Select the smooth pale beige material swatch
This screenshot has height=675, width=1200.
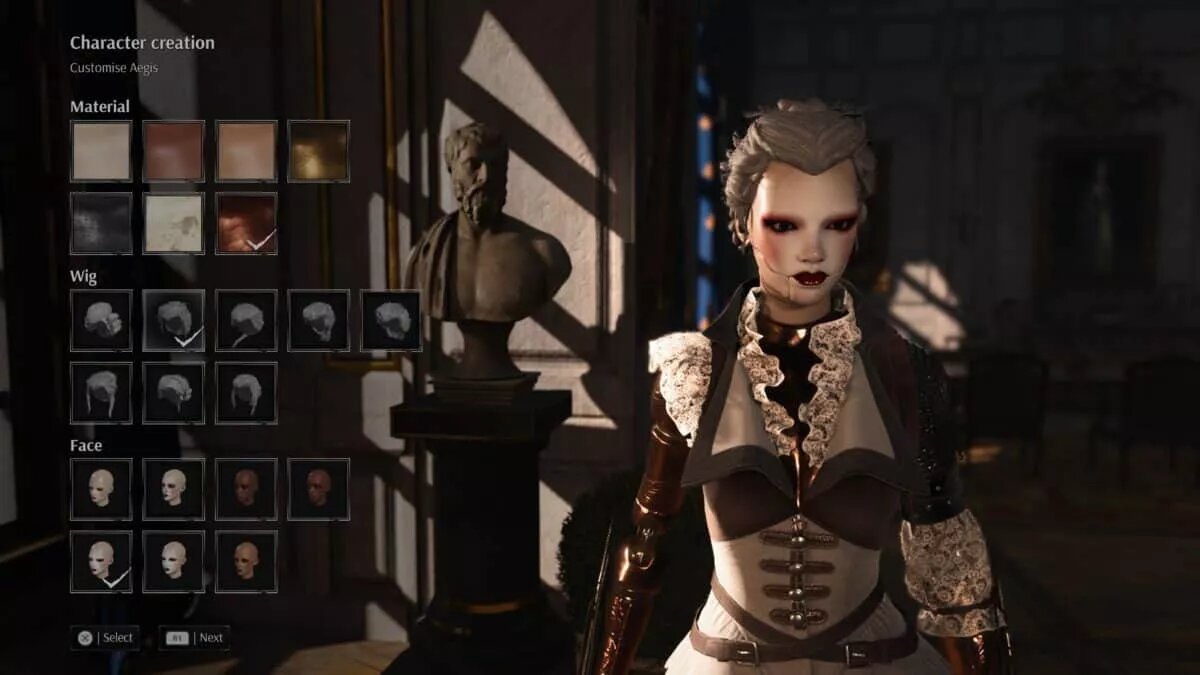[x=101, y=151]
